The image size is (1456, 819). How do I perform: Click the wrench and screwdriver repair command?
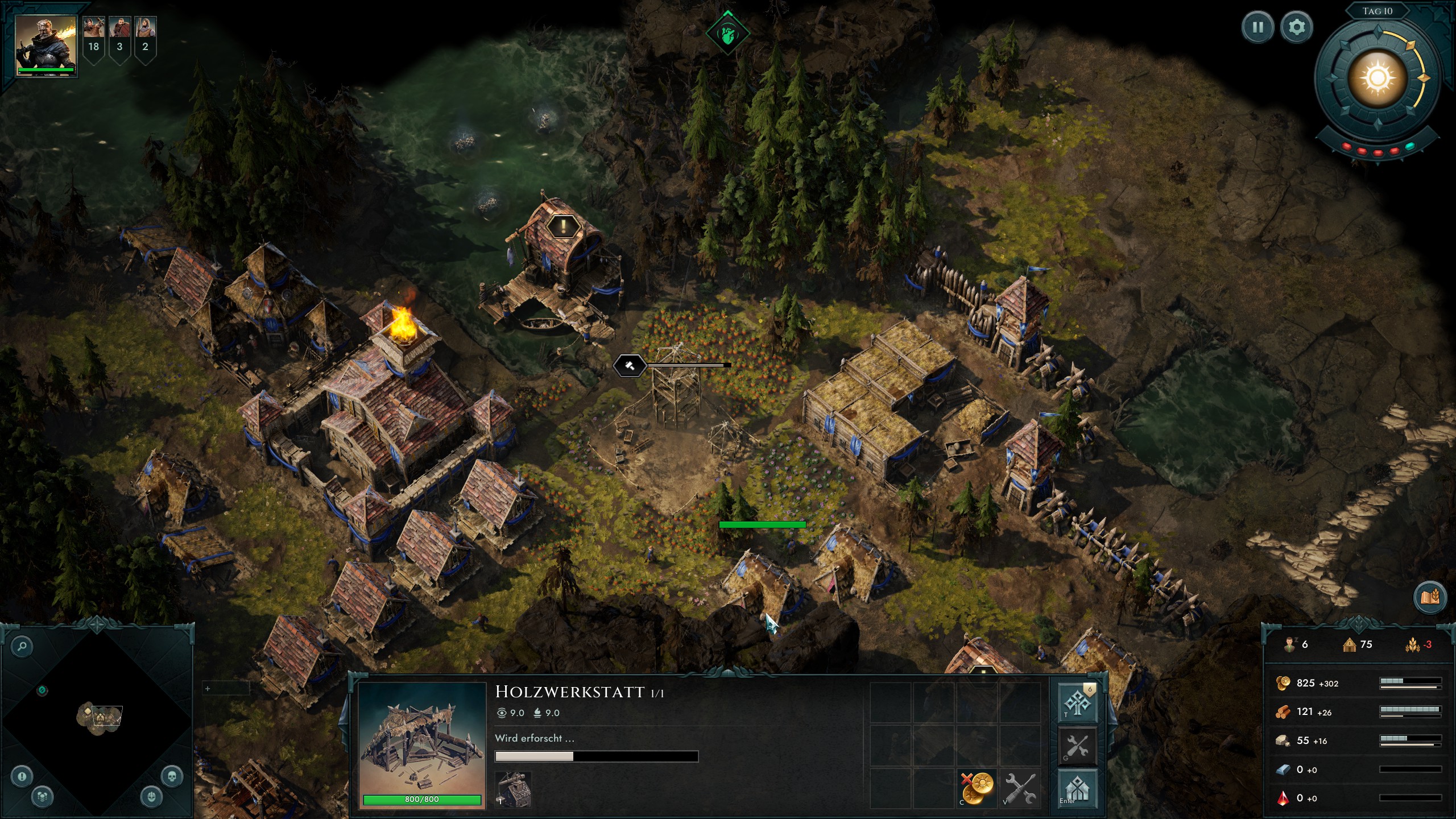[1020, 788]
